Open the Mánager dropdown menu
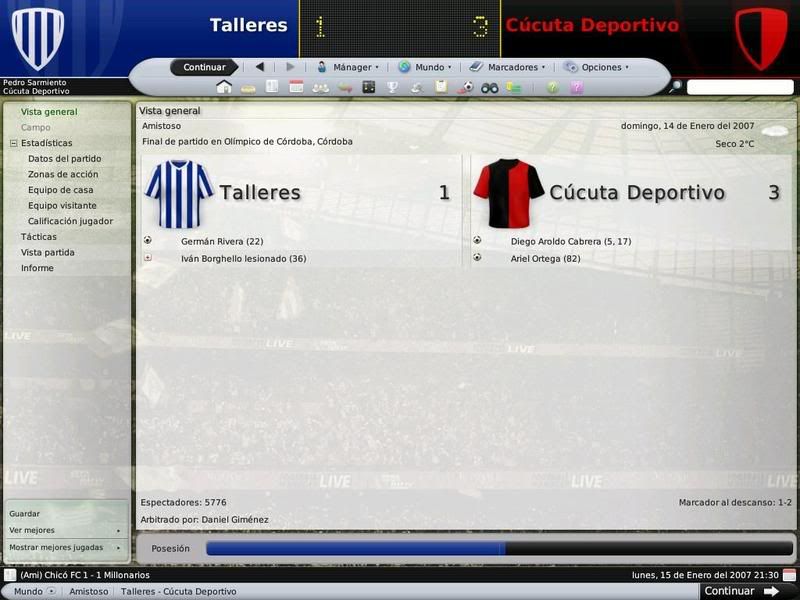This screenshot has height=600, width=800. [x=348, y=67]
